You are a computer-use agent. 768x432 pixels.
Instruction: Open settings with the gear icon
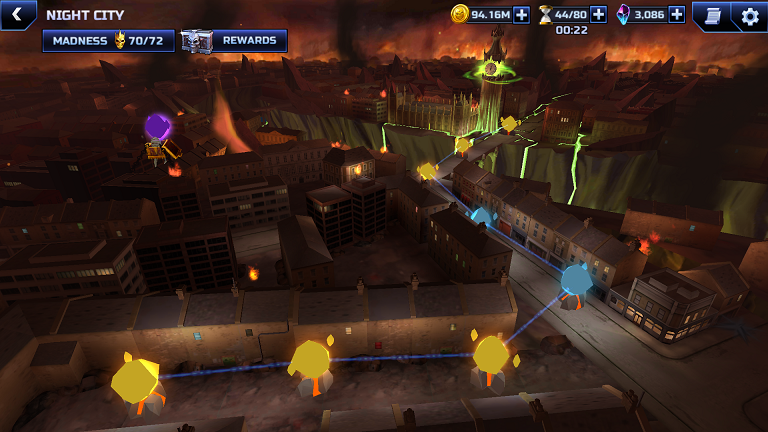pyautogui.click(x=750, y=15)
